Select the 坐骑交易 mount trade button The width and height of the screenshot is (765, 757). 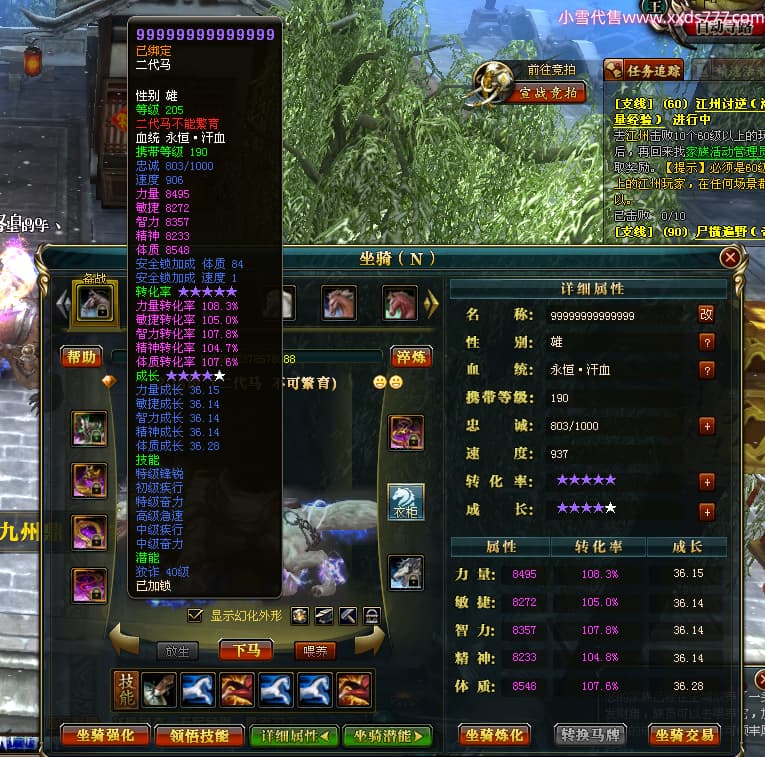tap(685, 735)
